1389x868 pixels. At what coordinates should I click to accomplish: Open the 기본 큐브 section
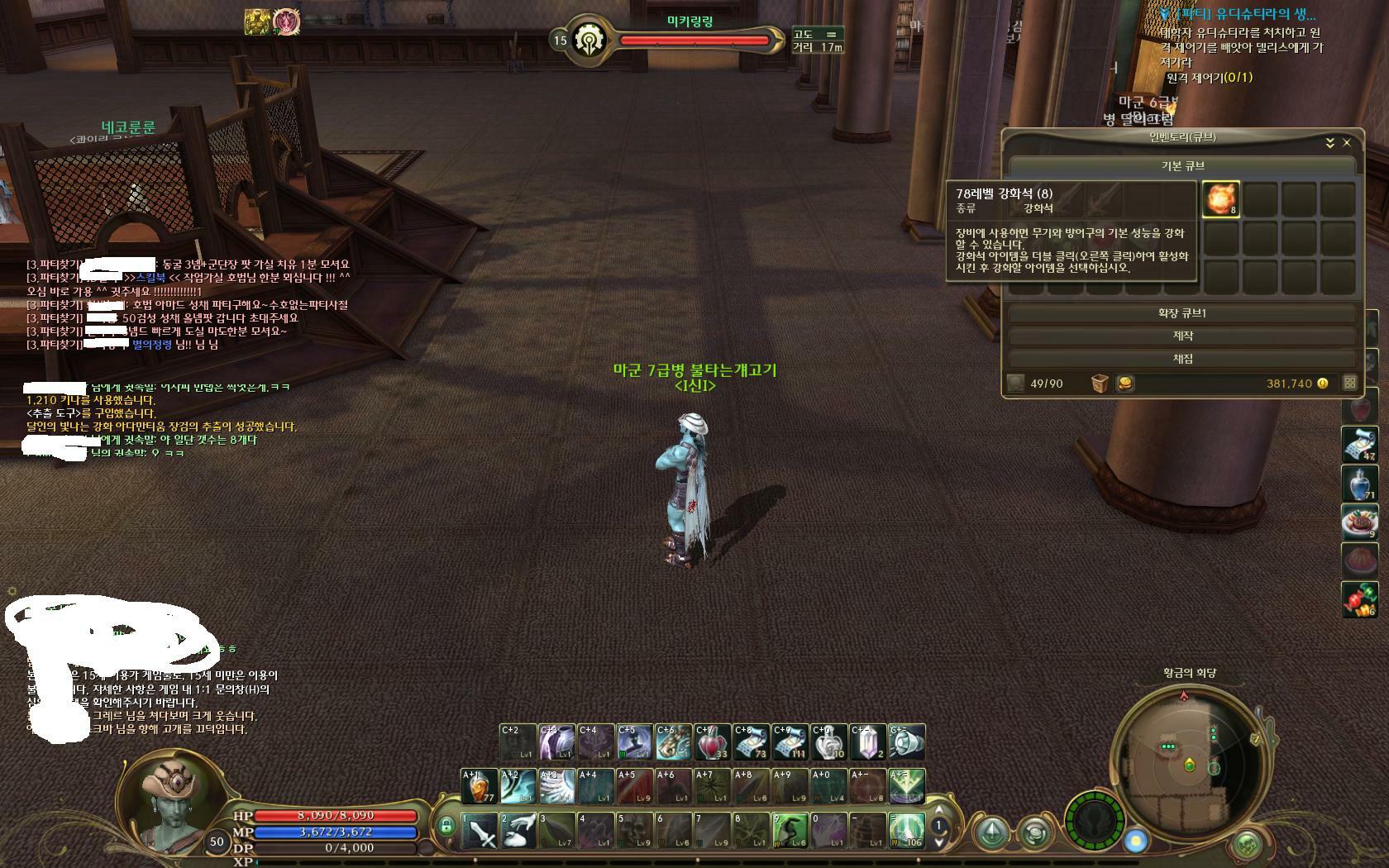(x=1182, y=165)
